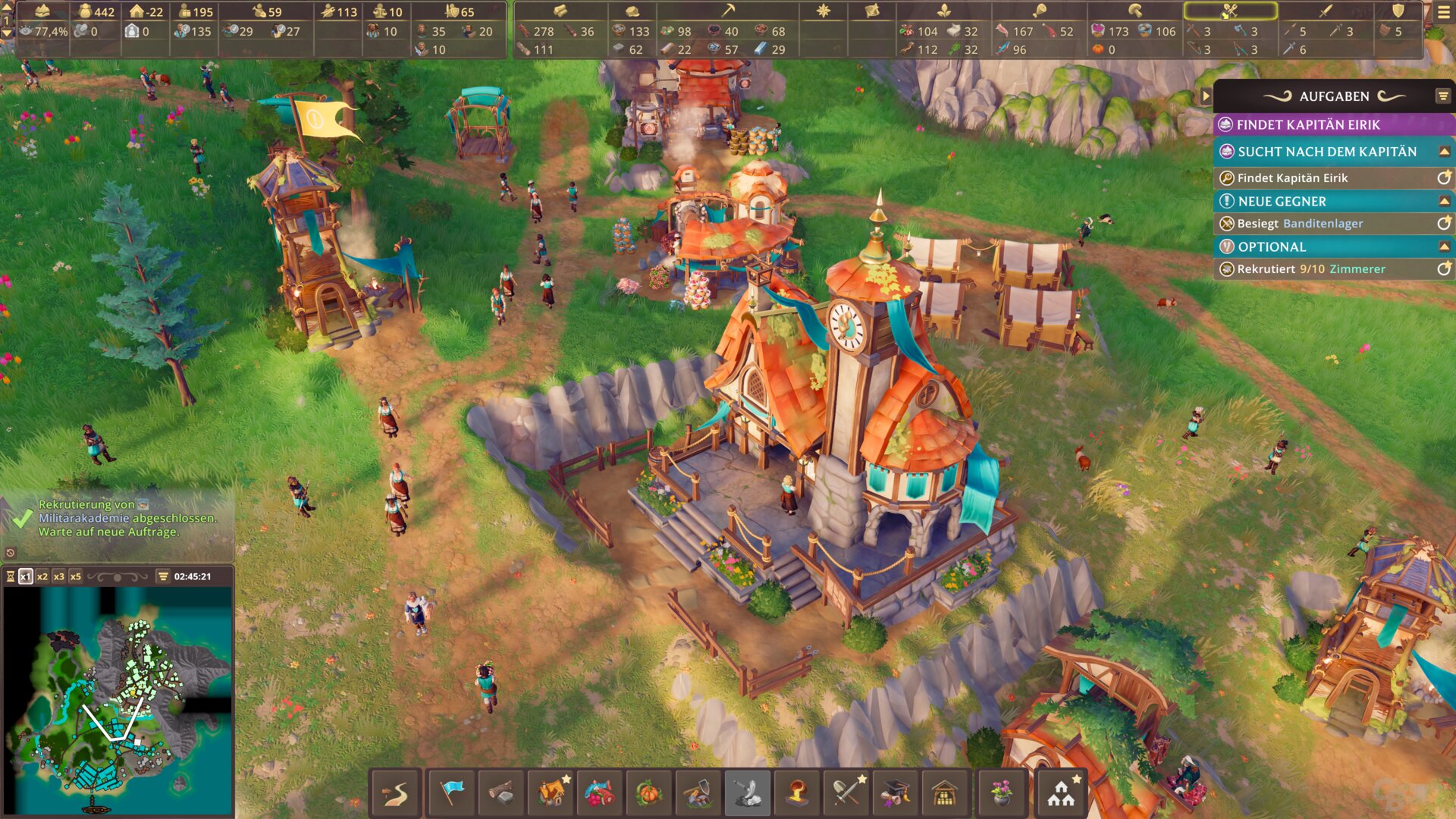
Task: Select the molten gold smelting category
Action: [796, 793]
